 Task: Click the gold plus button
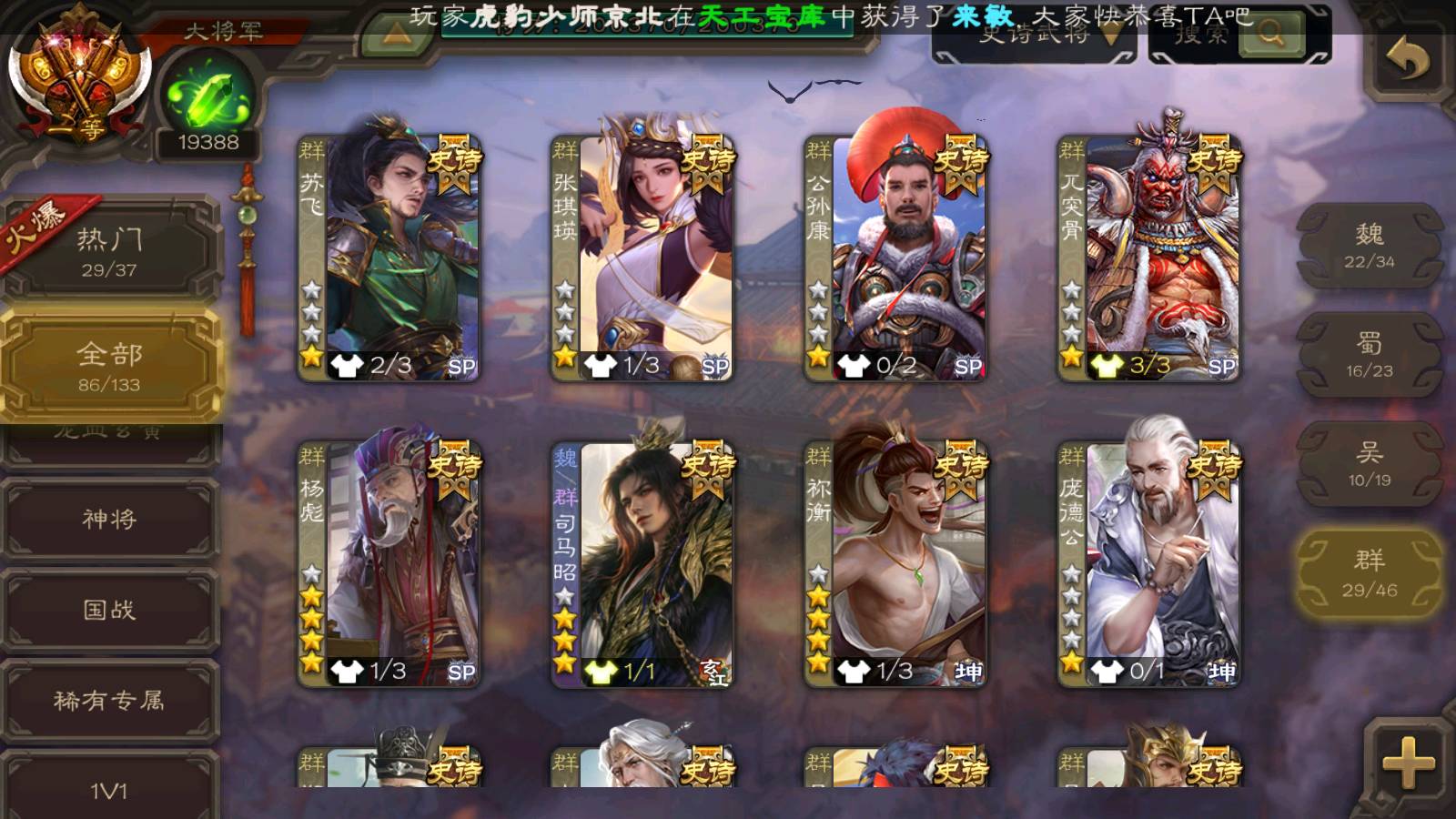point(1407,763)
